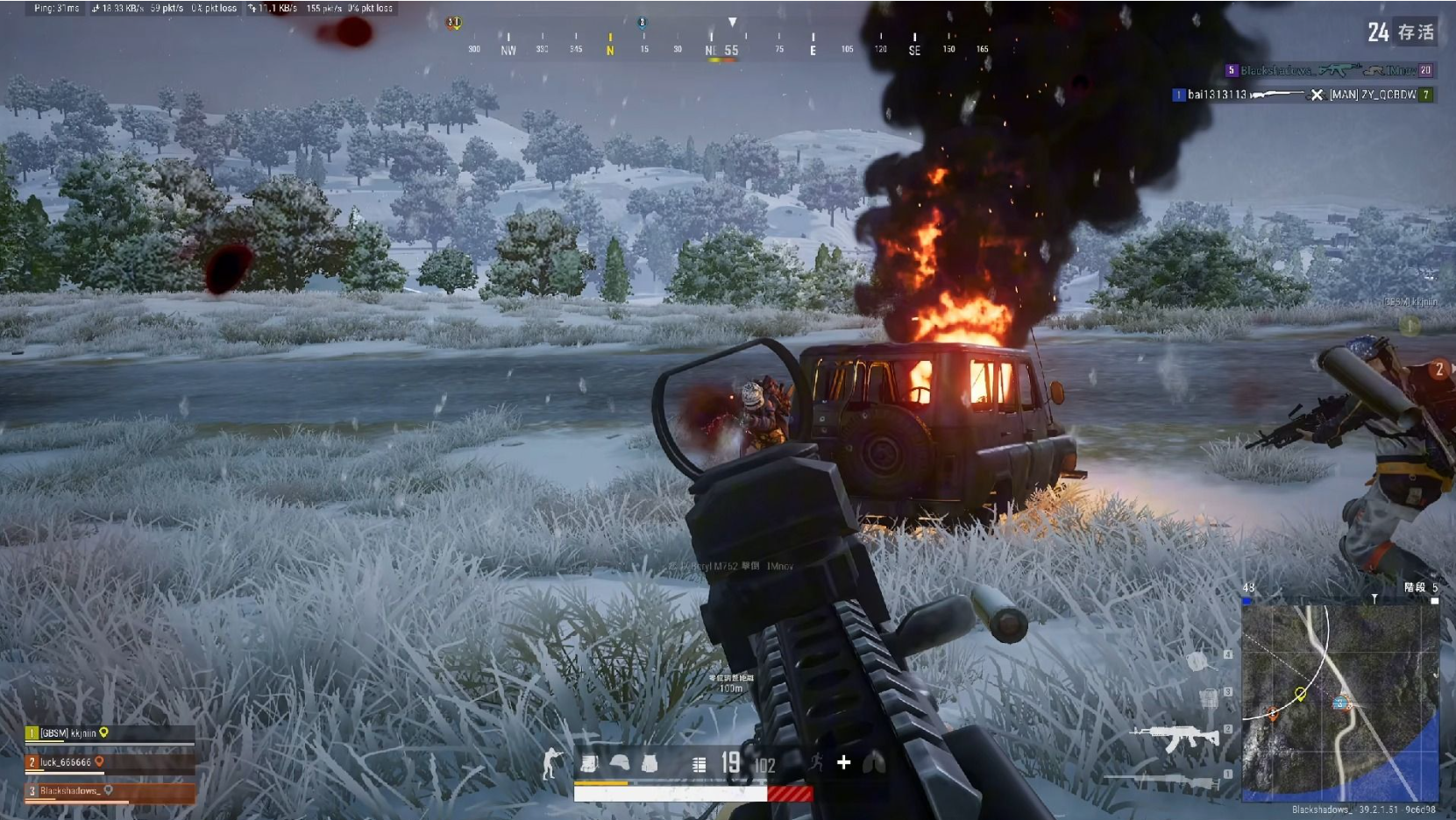Select the long rifle in weapon slot 1

pyautogui.click(x=1161, y=778)
